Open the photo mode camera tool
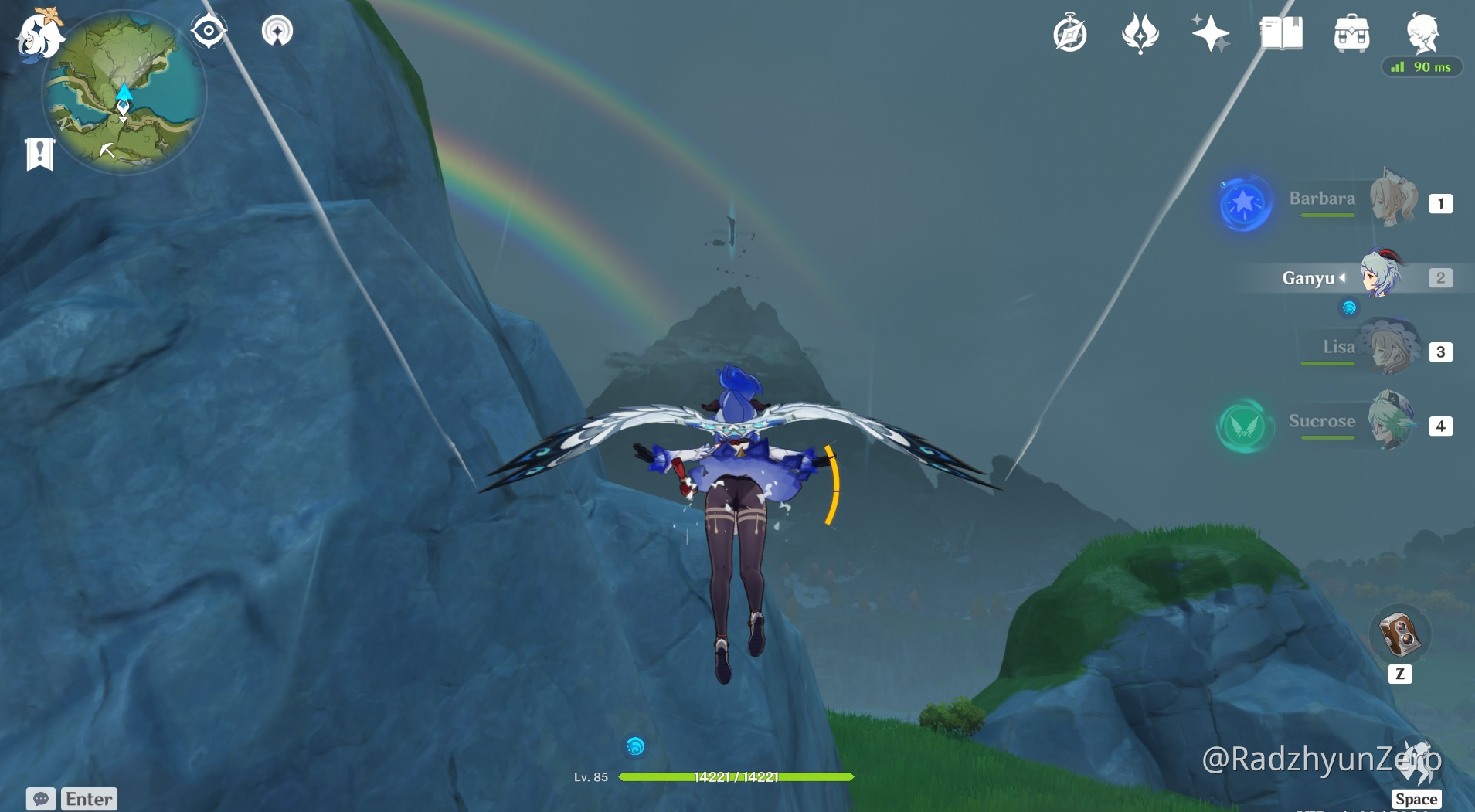The width and height of the screenshot is (1475, 812). (1401, 634)
